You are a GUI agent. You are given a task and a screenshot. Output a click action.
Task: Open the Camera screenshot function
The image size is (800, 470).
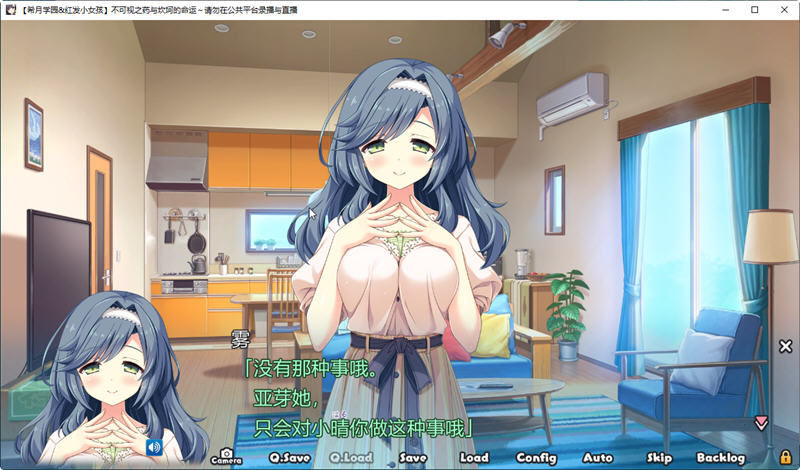[x=226, y=456]
